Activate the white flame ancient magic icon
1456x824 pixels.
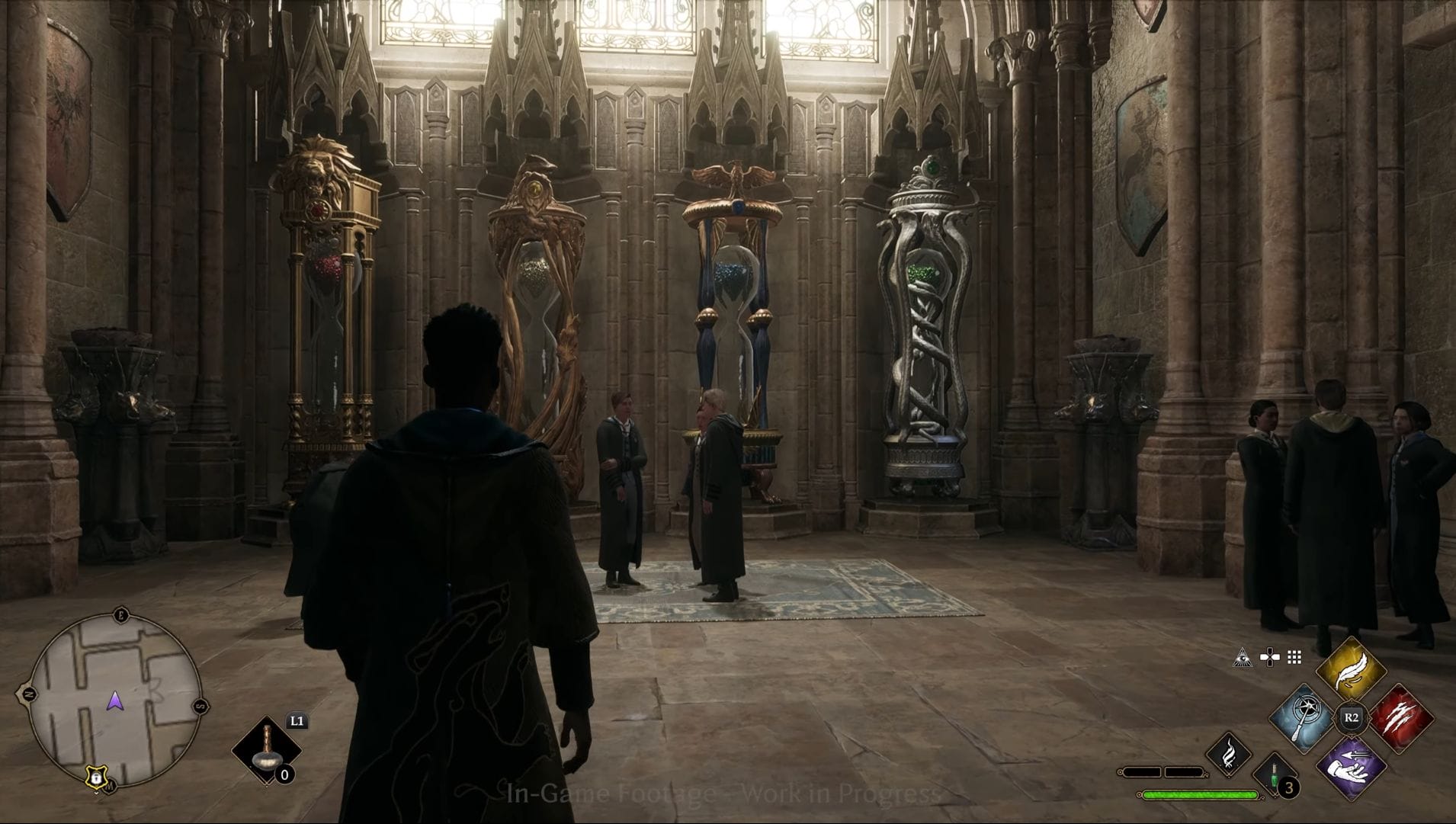point(1229,755)
